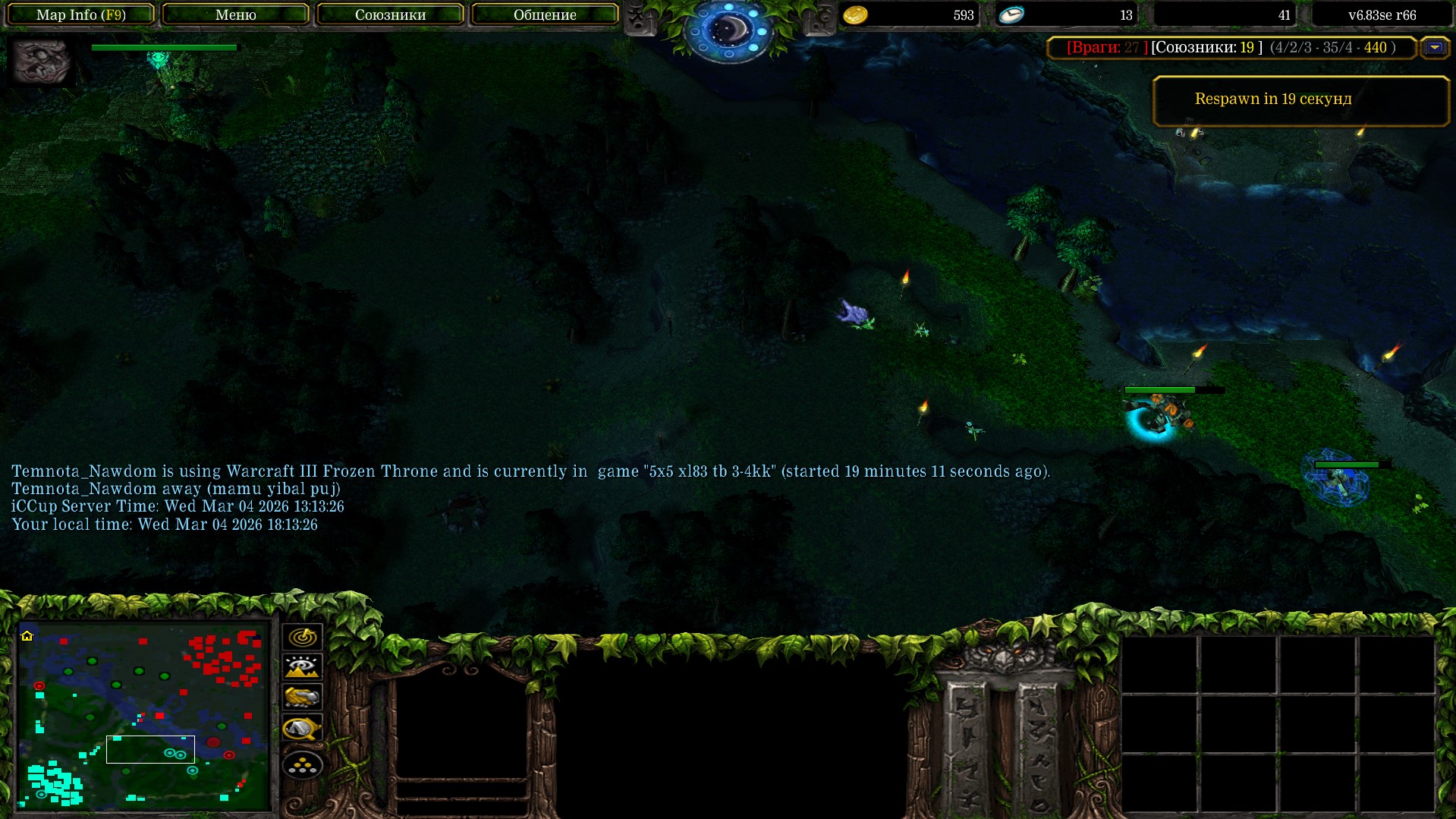Toggle minimap creep camp display
Viewport: 1456px width, 819px height.
(302, 729)
